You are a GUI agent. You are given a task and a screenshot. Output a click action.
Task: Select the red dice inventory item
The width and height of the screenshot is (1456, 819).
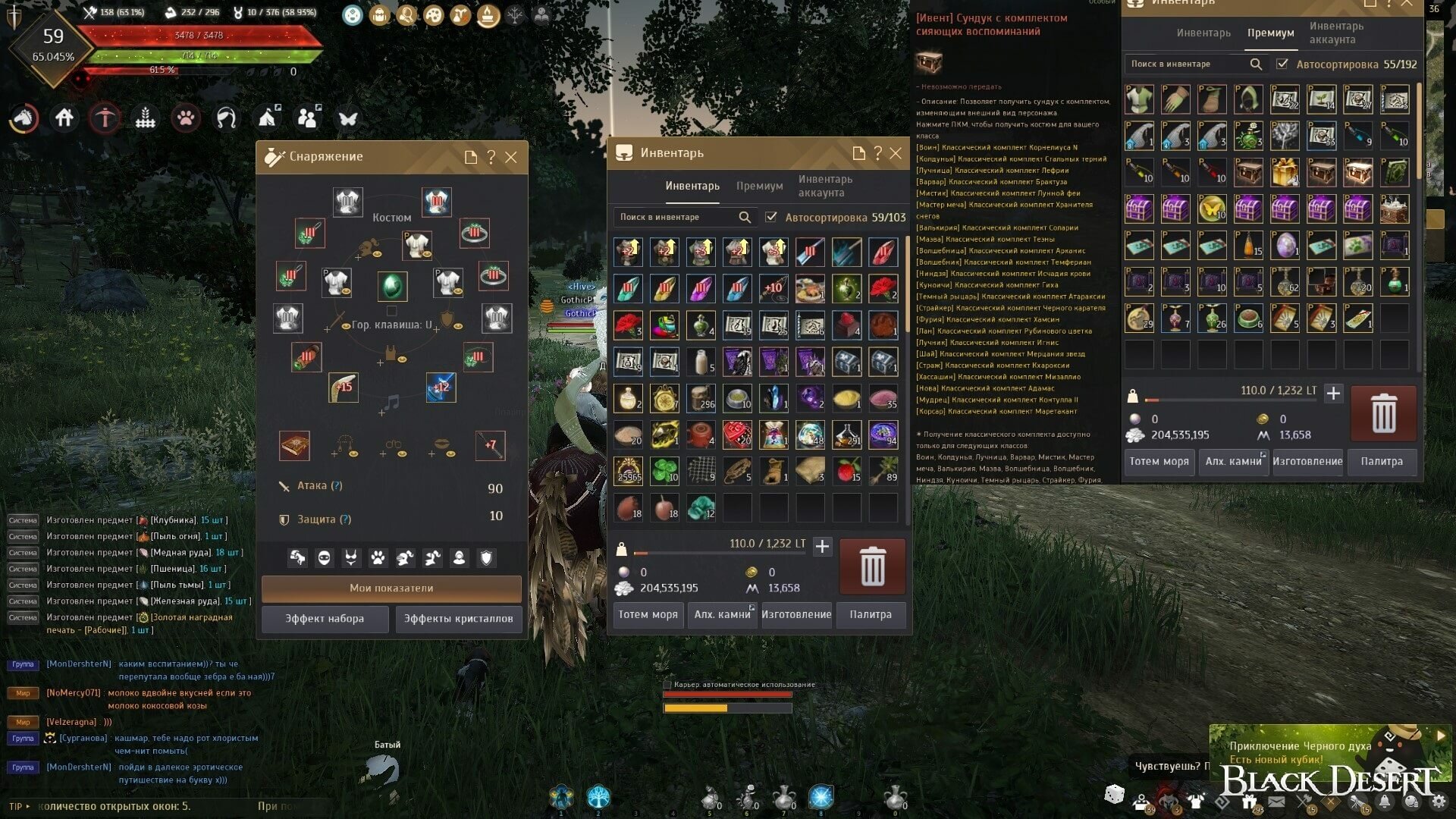[737, 435]
